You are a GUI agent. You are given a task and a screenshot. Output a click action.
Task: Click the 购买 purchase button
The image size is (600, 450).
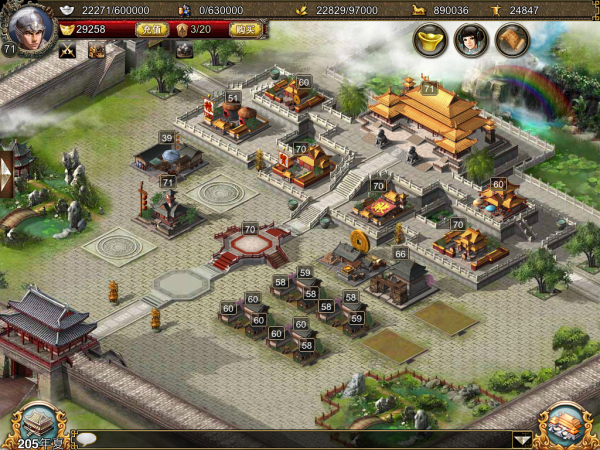(x=244, y=30)
